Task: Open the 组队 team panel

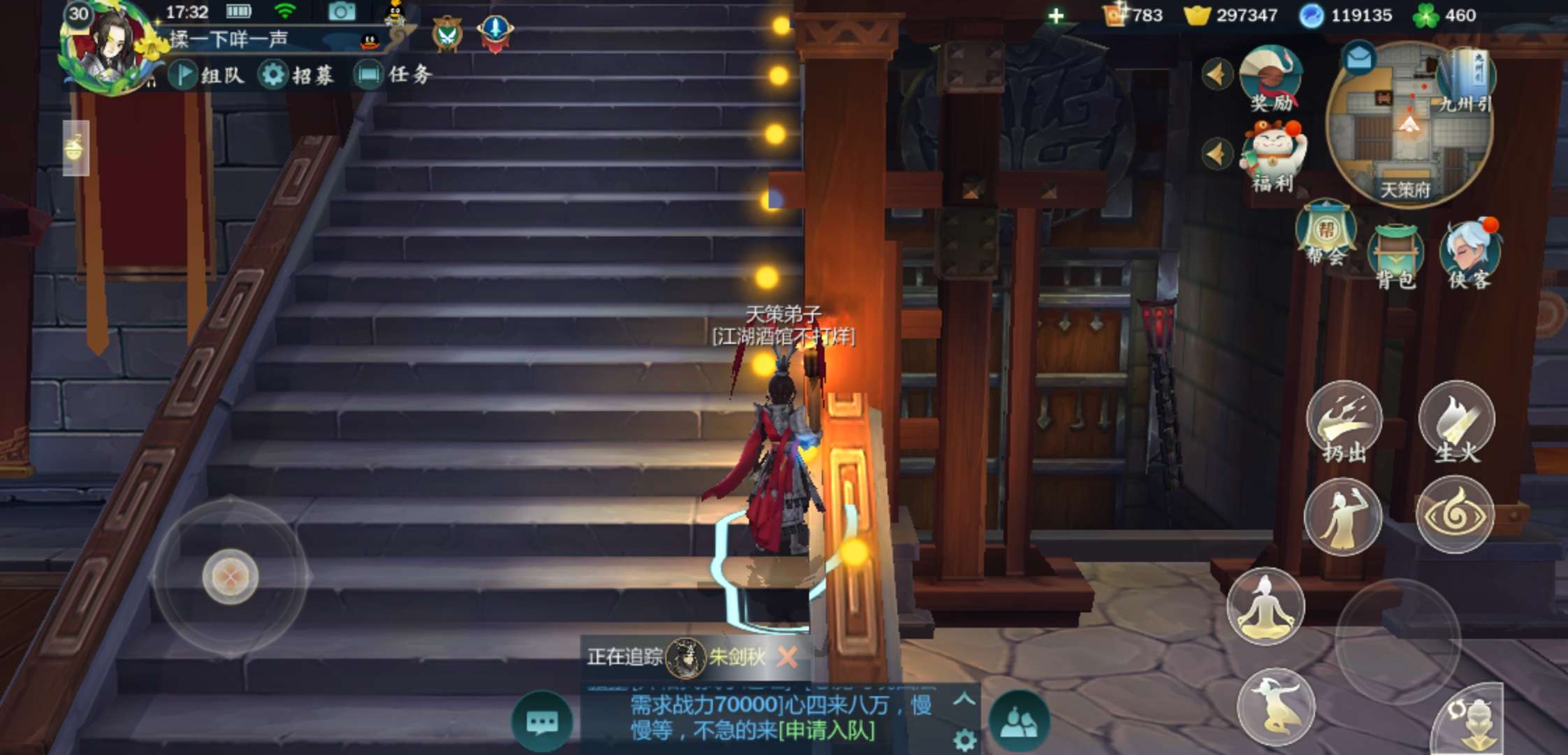Action: pos(207,75)
